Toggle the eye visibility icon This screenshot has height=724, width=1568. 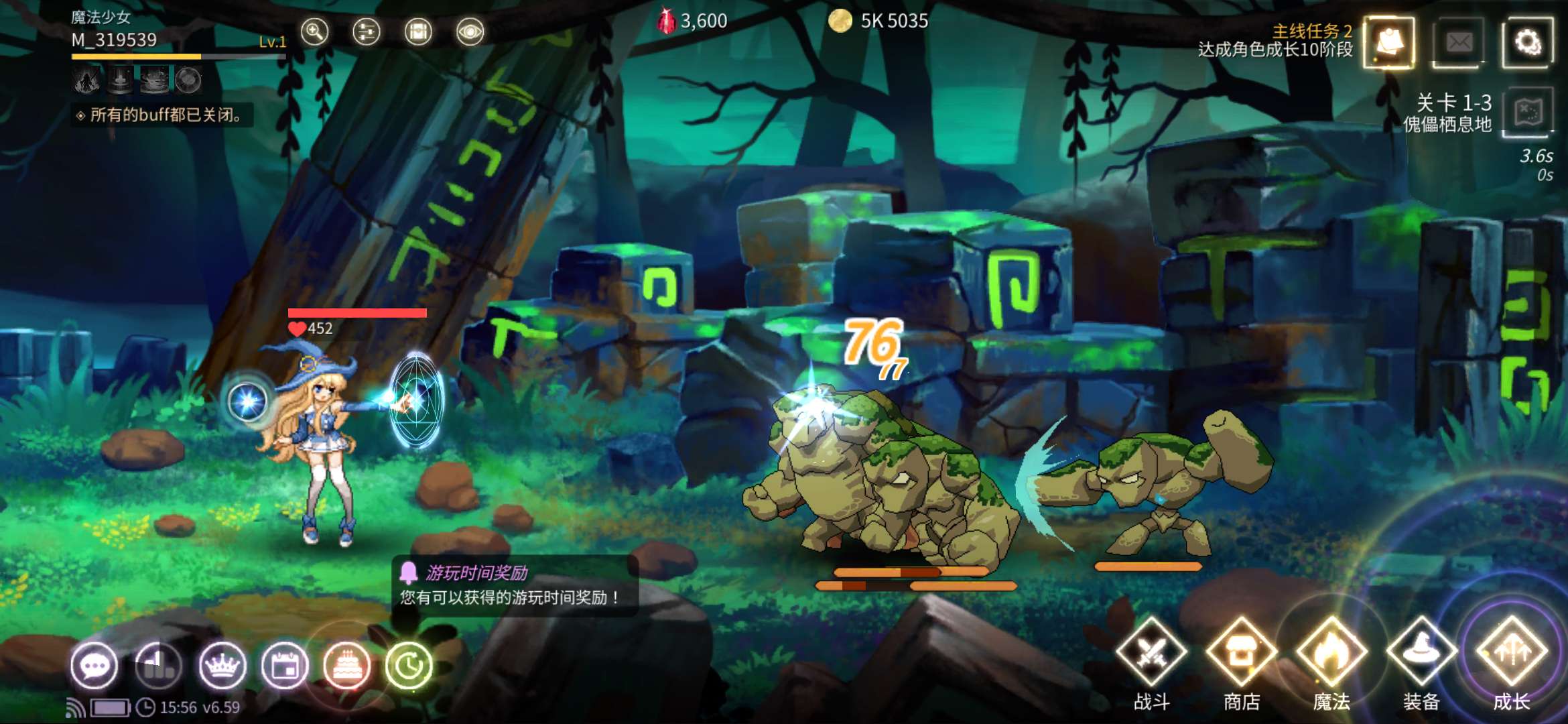470,32
